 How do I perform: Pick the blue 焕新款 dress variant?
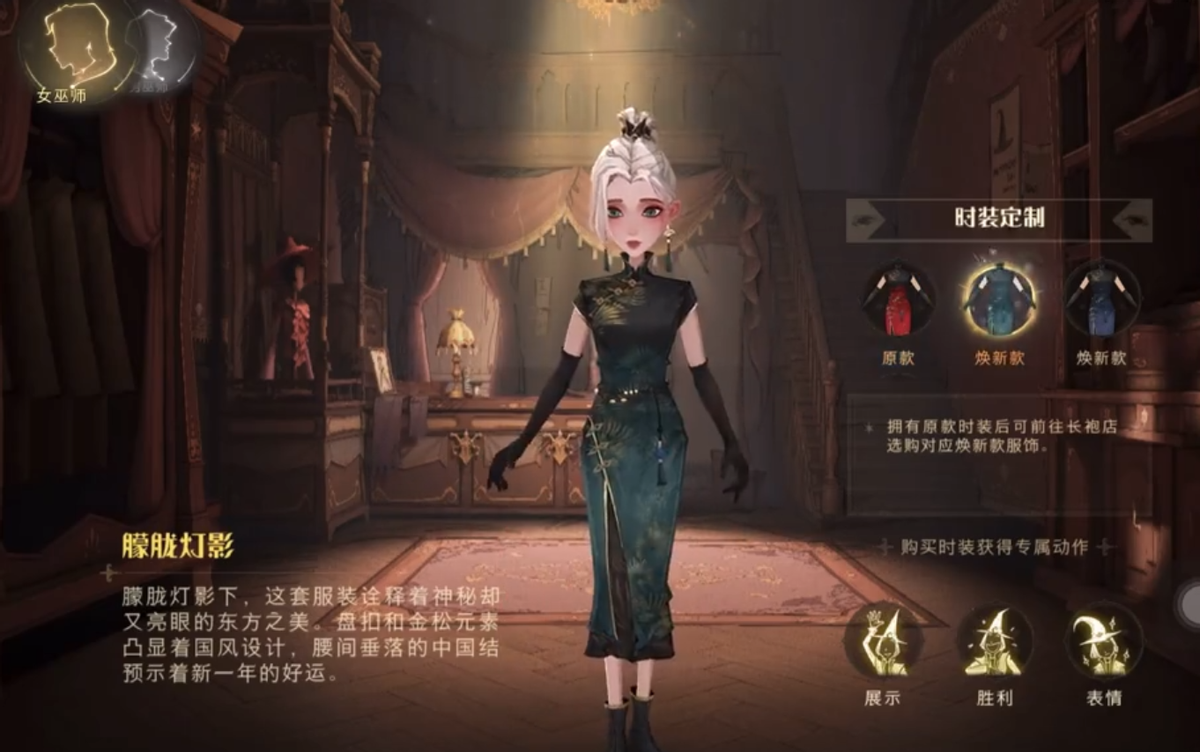point(1102,298)
